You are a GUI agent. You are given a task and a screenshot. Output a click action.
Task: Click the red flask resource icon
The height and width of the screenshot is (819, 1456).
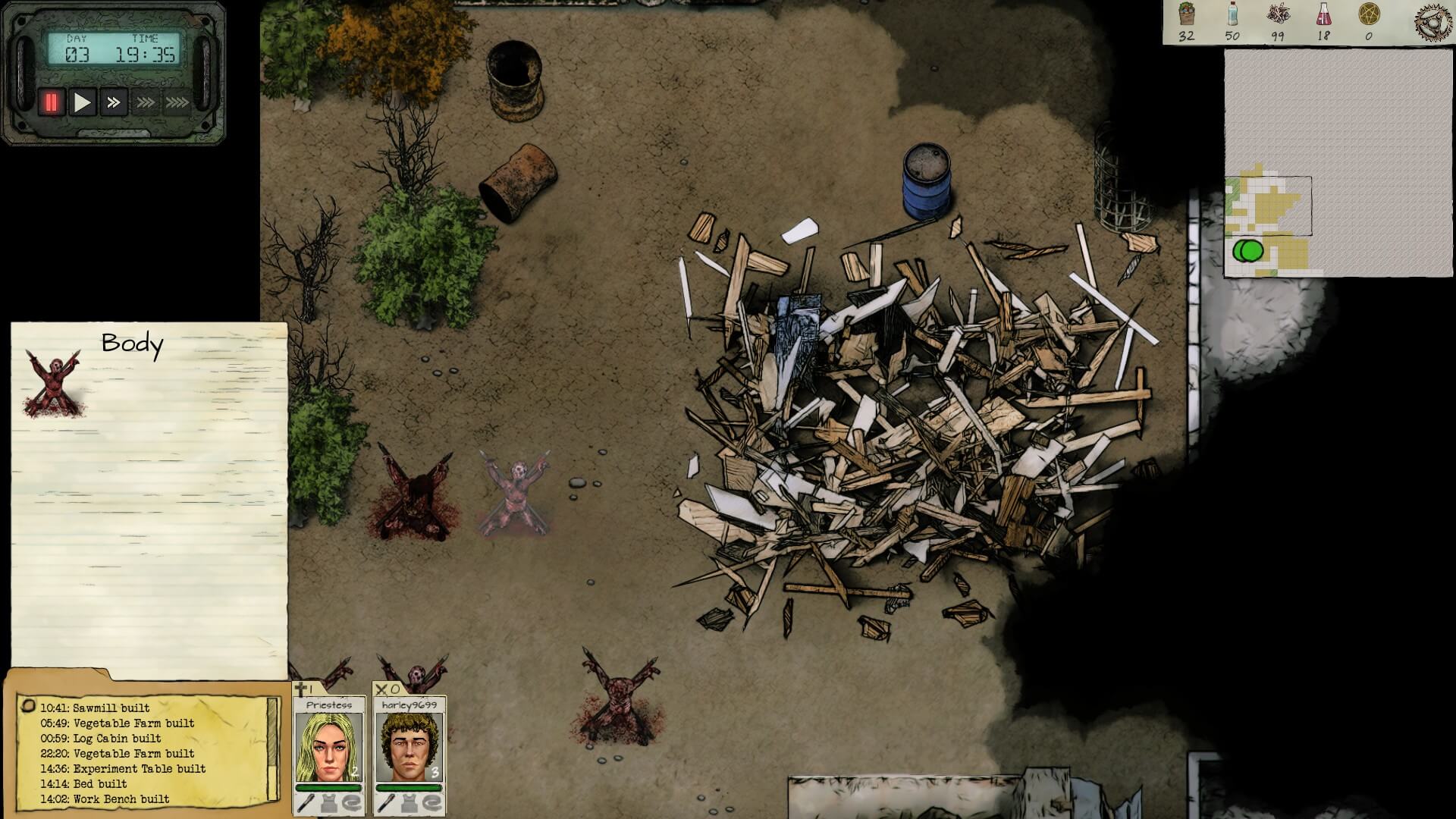(1324, 15)
